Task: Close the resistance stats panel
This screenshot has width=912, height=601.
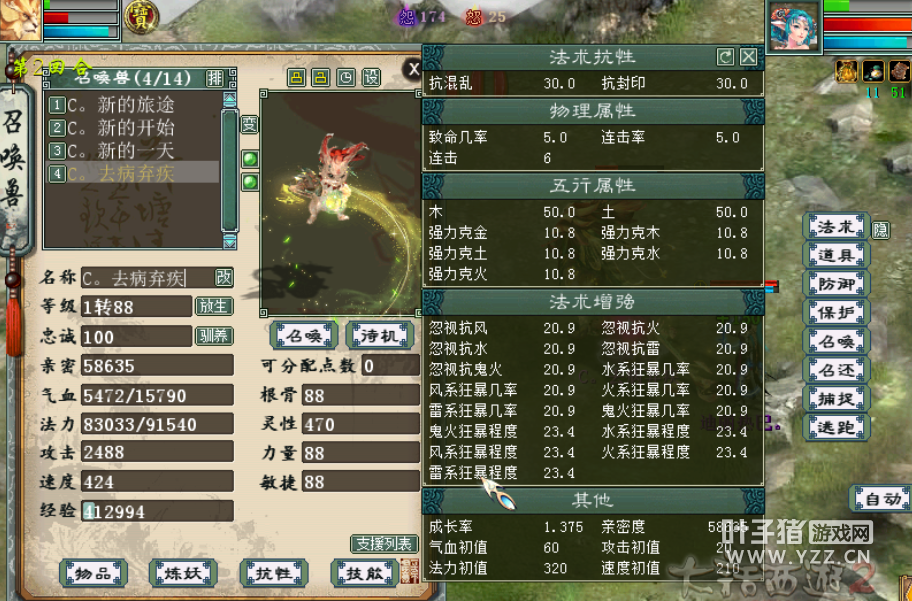Action: point(747,57)
